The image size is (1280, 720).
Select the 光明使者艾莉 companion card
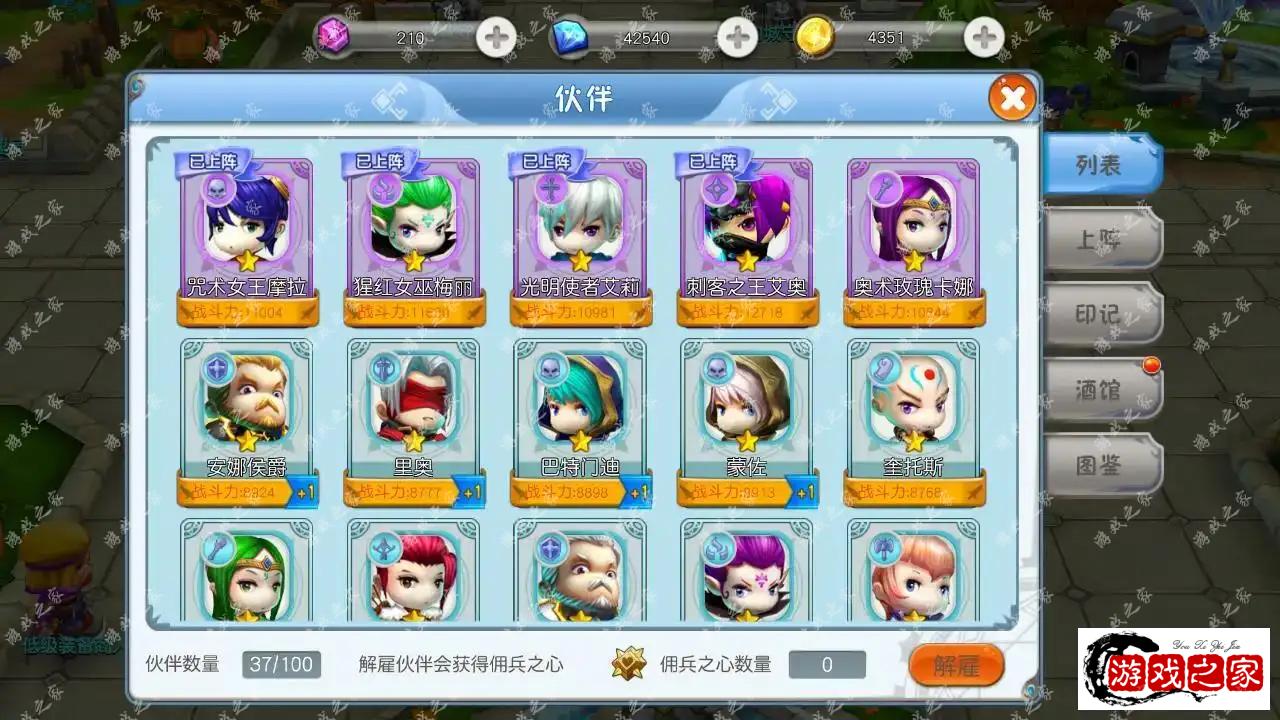[581, 235]
